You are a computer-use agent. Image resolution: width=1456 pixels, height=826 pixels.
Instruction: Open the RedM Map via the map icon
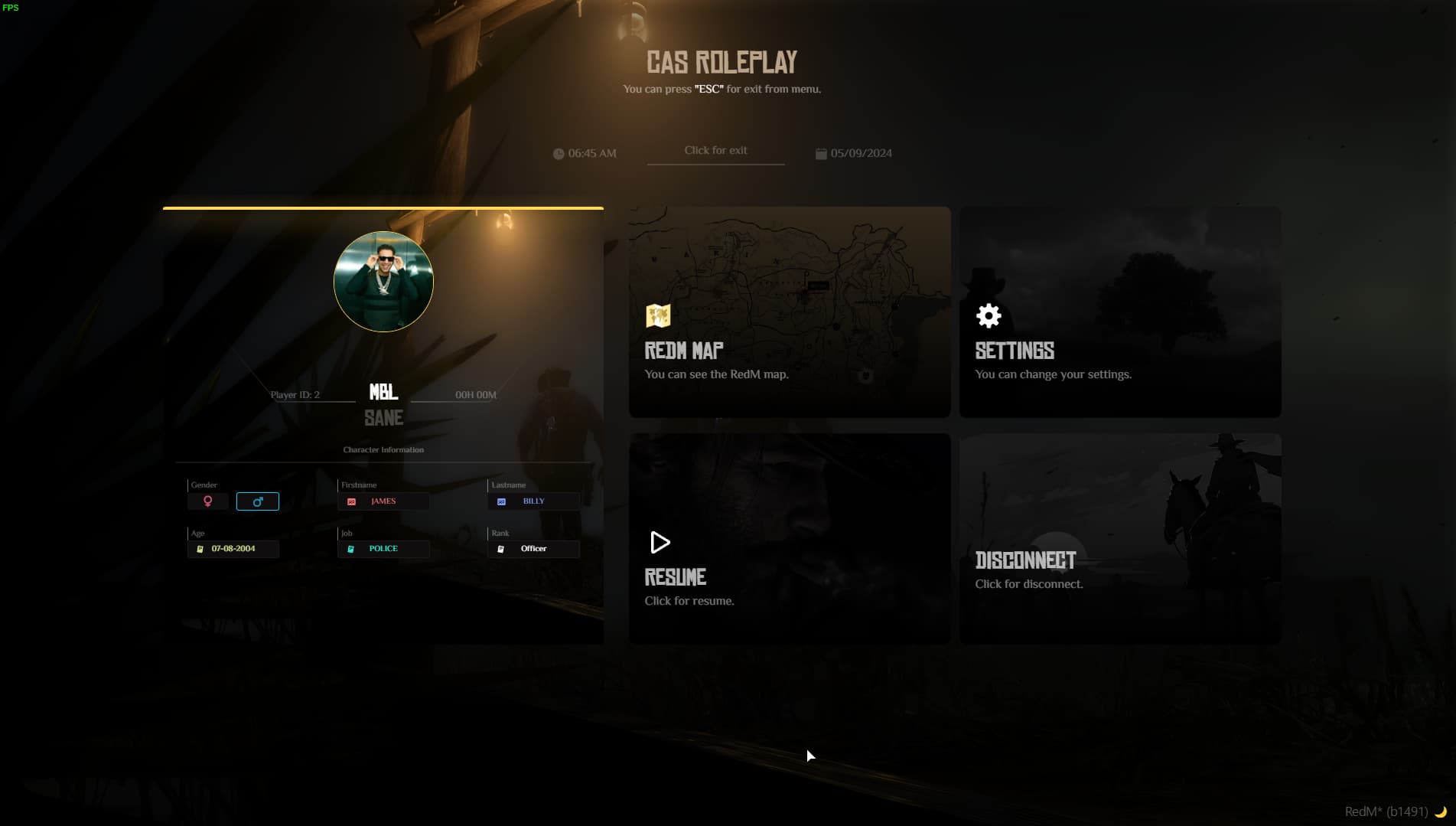pyautogui.click(x=659, y=315)
